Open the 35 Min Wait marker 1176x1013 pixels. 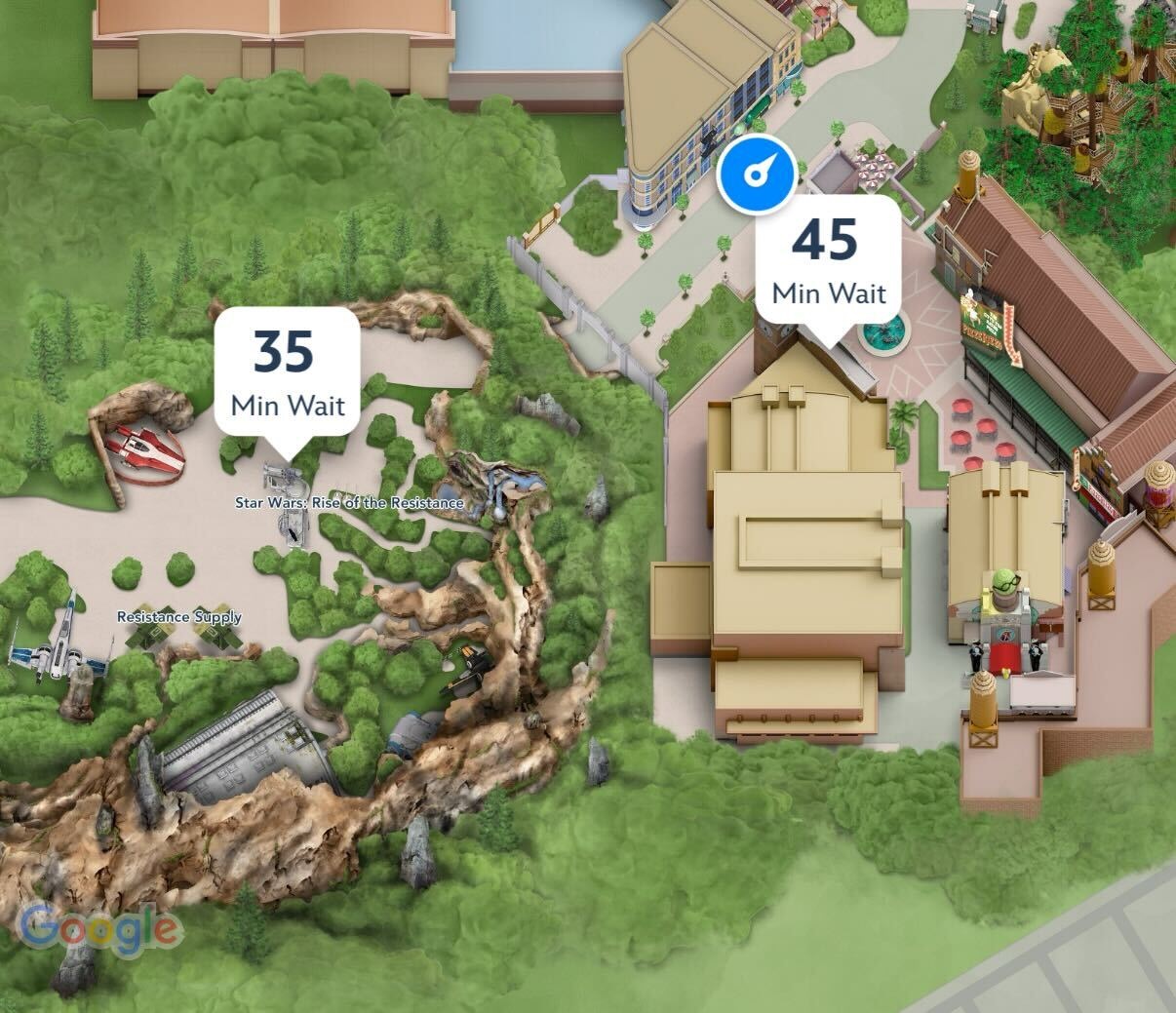point(287,371)
